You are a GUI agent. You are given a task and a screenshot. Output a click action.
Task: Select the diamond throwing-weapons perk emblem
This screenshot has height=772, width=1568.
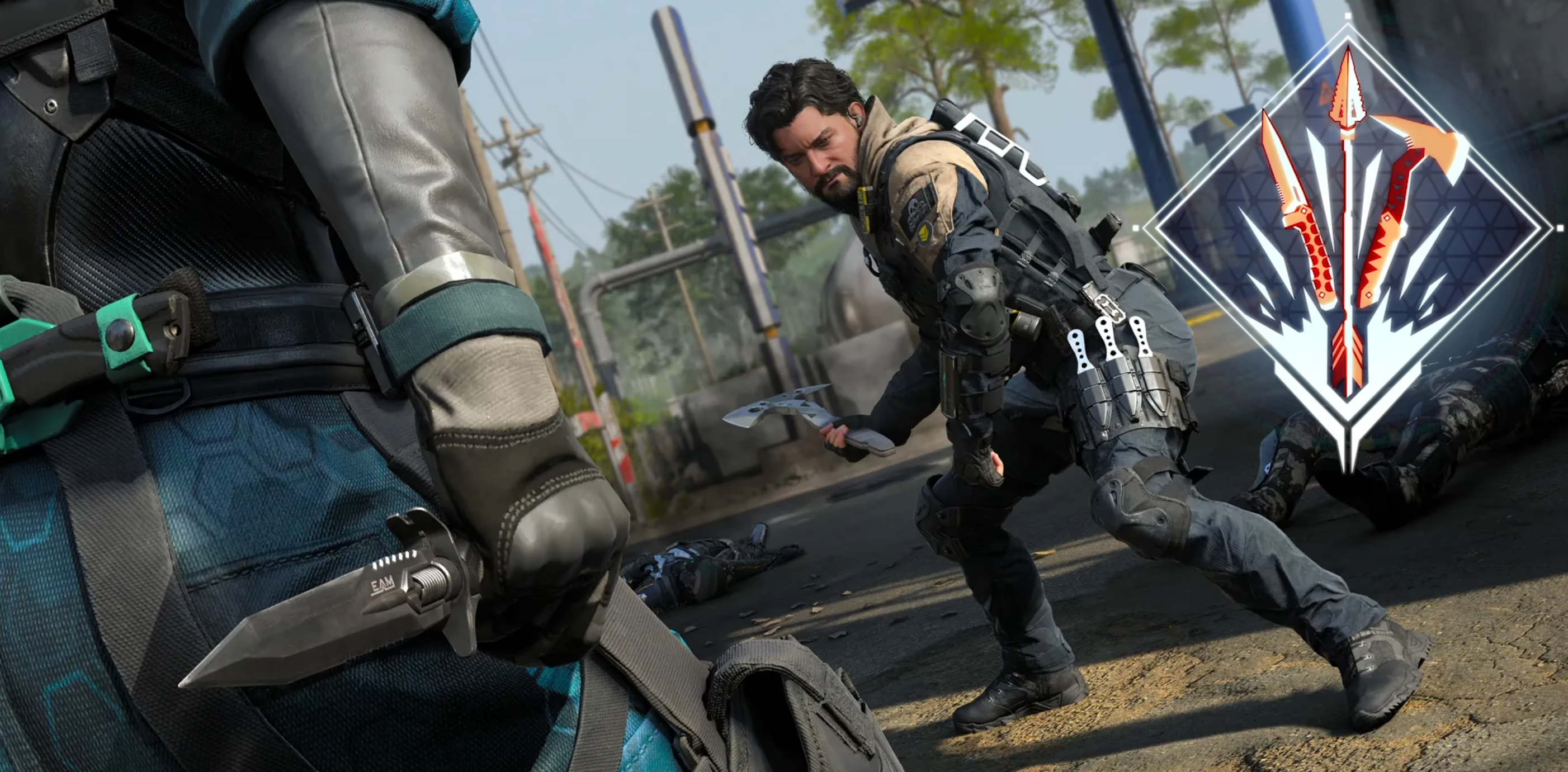coord(1348,231)
